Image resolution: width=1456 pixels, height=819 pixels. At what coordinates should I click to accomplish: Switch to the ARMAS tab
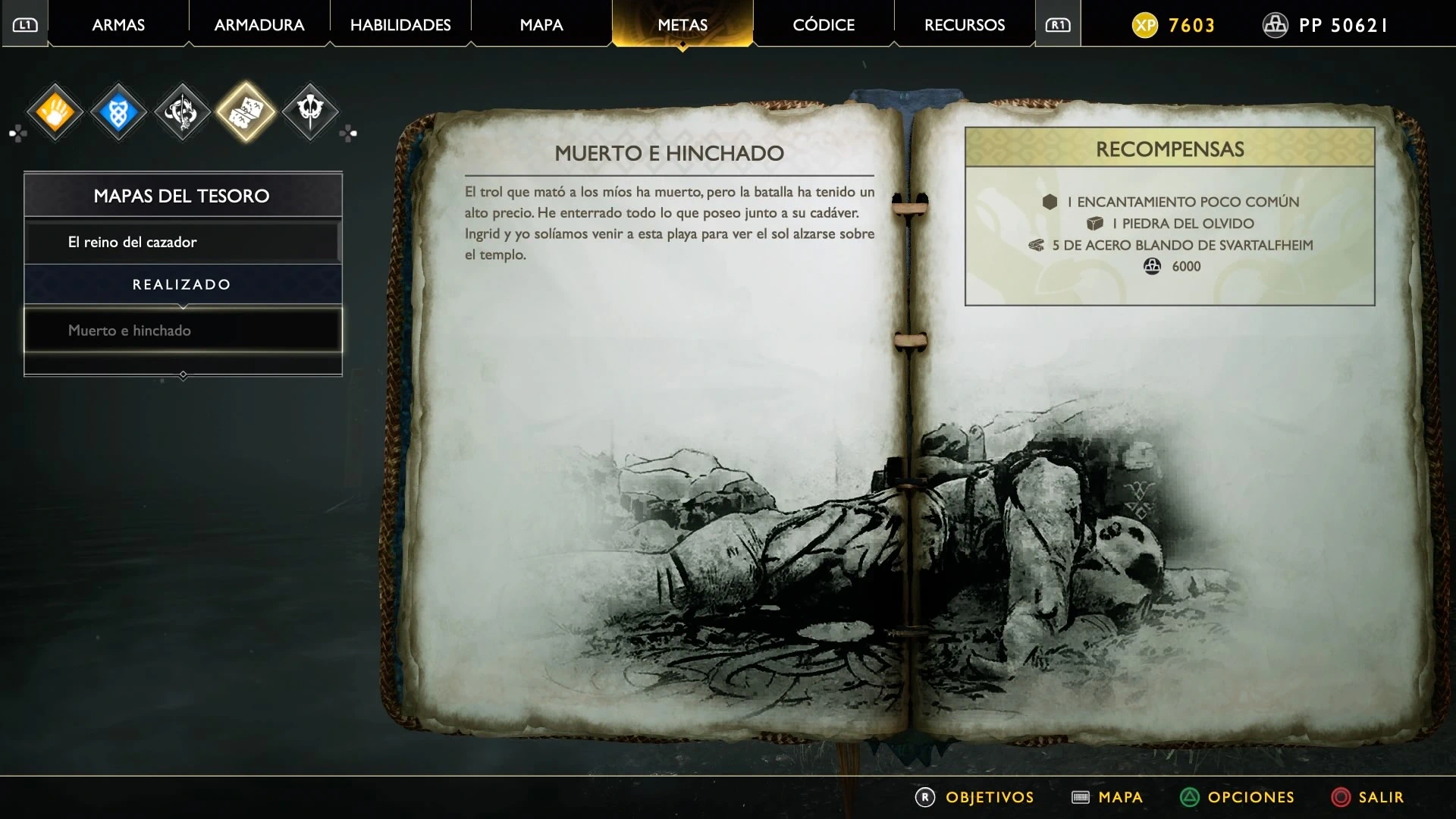click(x=118, y=25)
